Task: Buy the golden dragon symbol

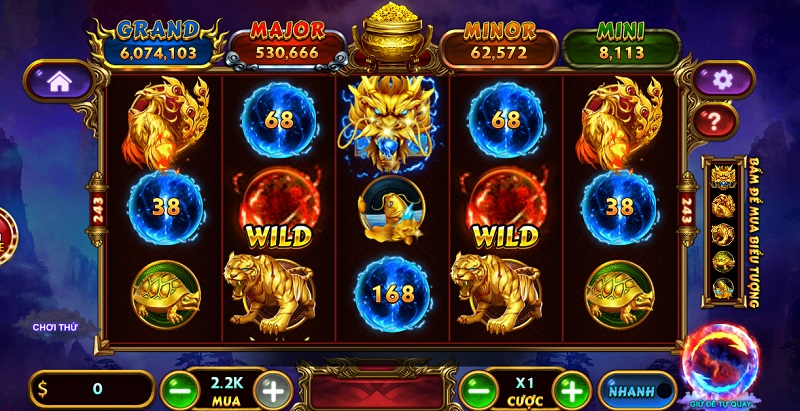Action: [x=721, y=180]
